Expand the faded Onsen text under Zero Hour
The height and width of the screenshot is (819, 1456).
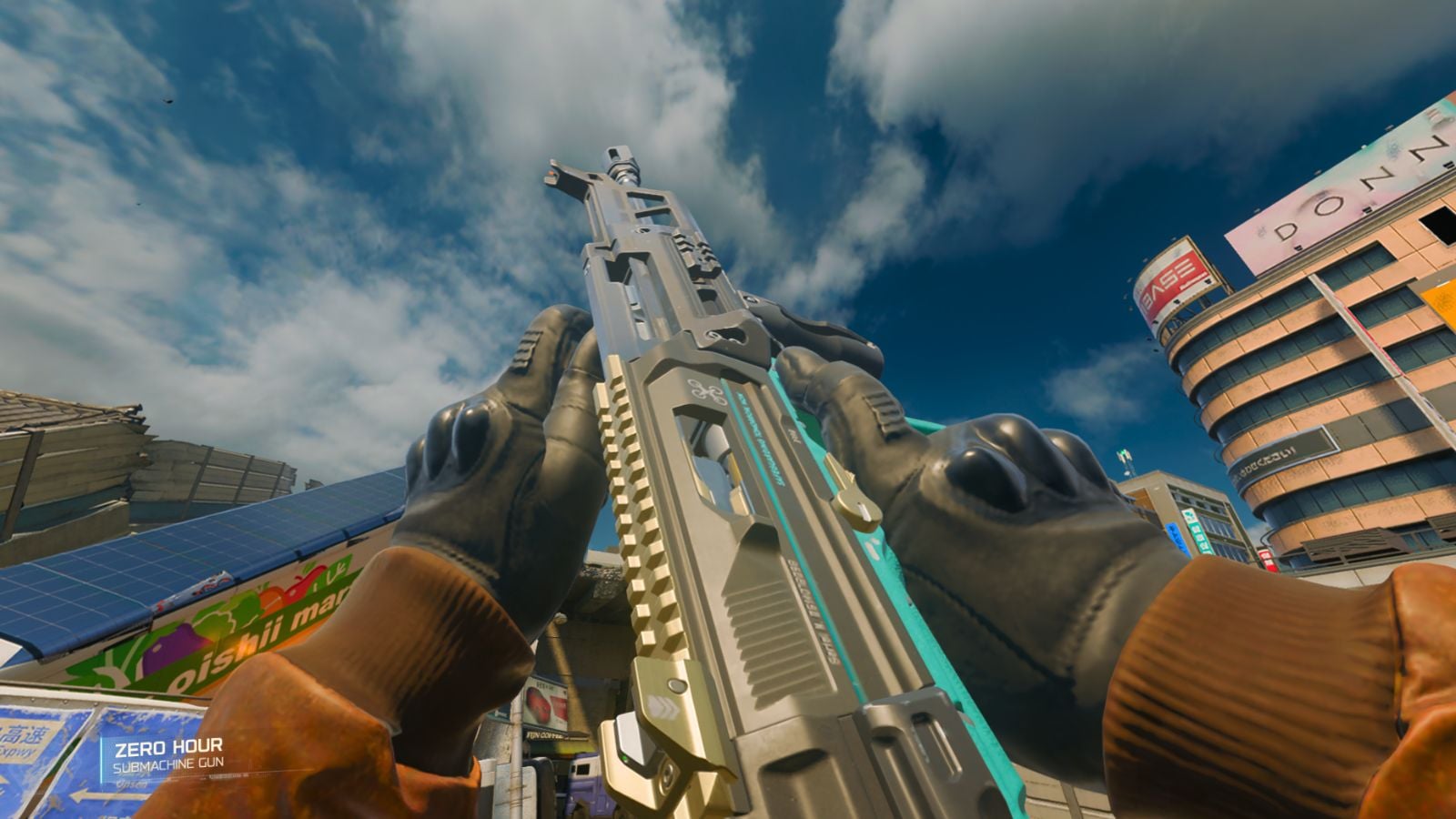pyautogui.click(x=132, y=784)
